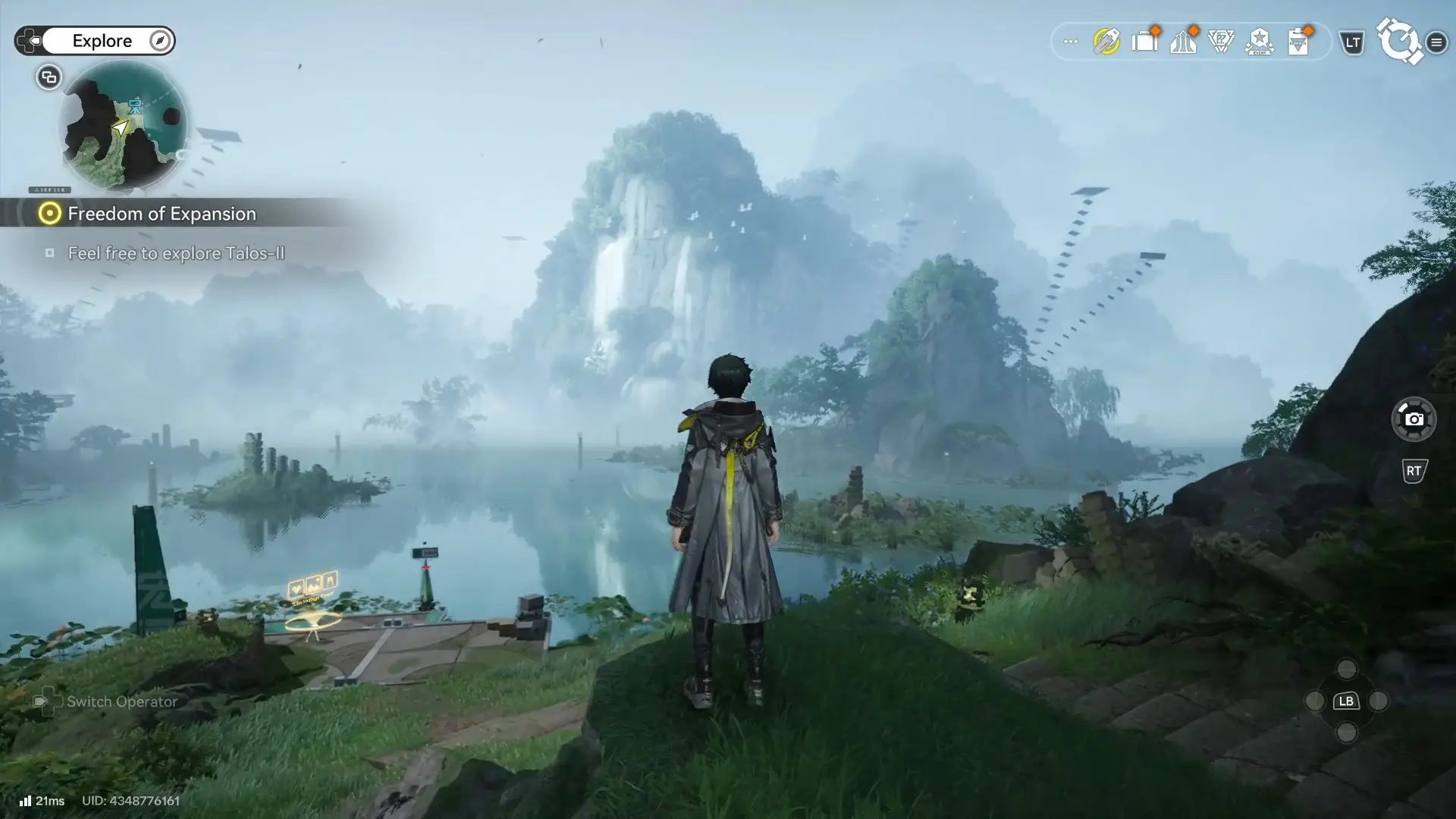Click the Switch Operator control

pyautogui.click(x=106, y=701)
